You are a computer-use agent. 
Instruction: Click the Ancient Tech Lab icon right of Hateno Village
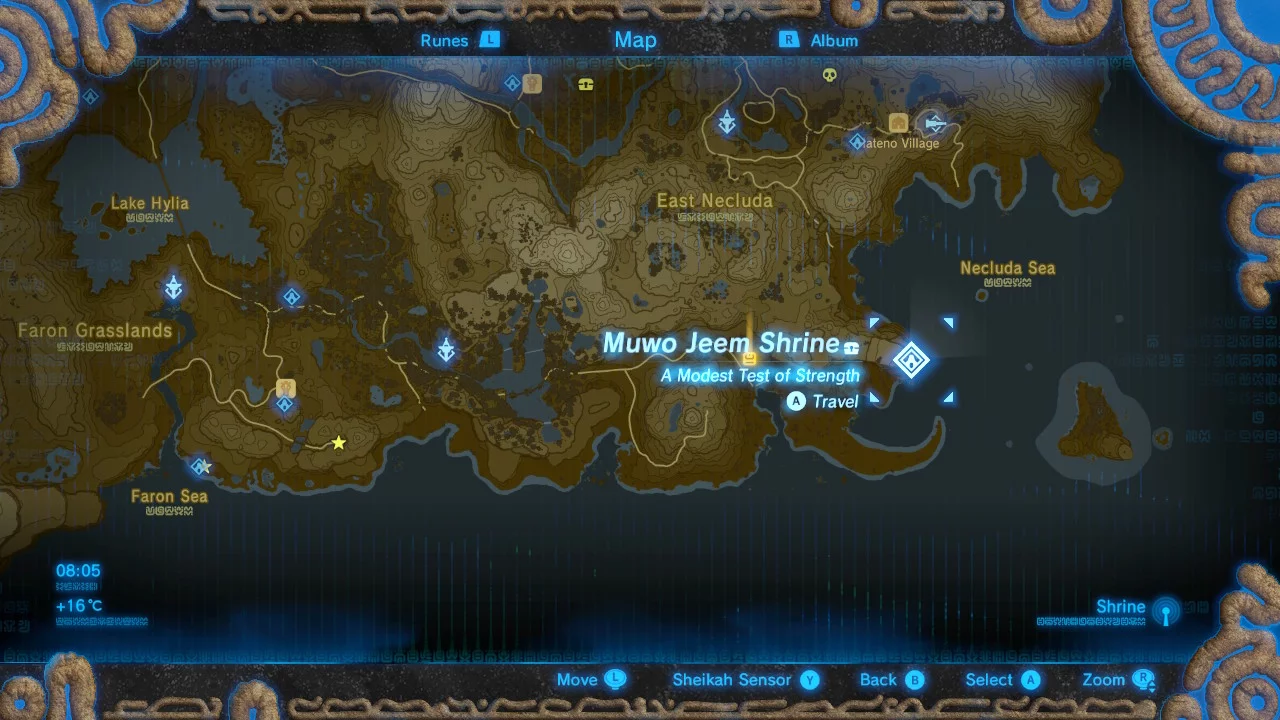pyautogui.click(x=936, y=123)
